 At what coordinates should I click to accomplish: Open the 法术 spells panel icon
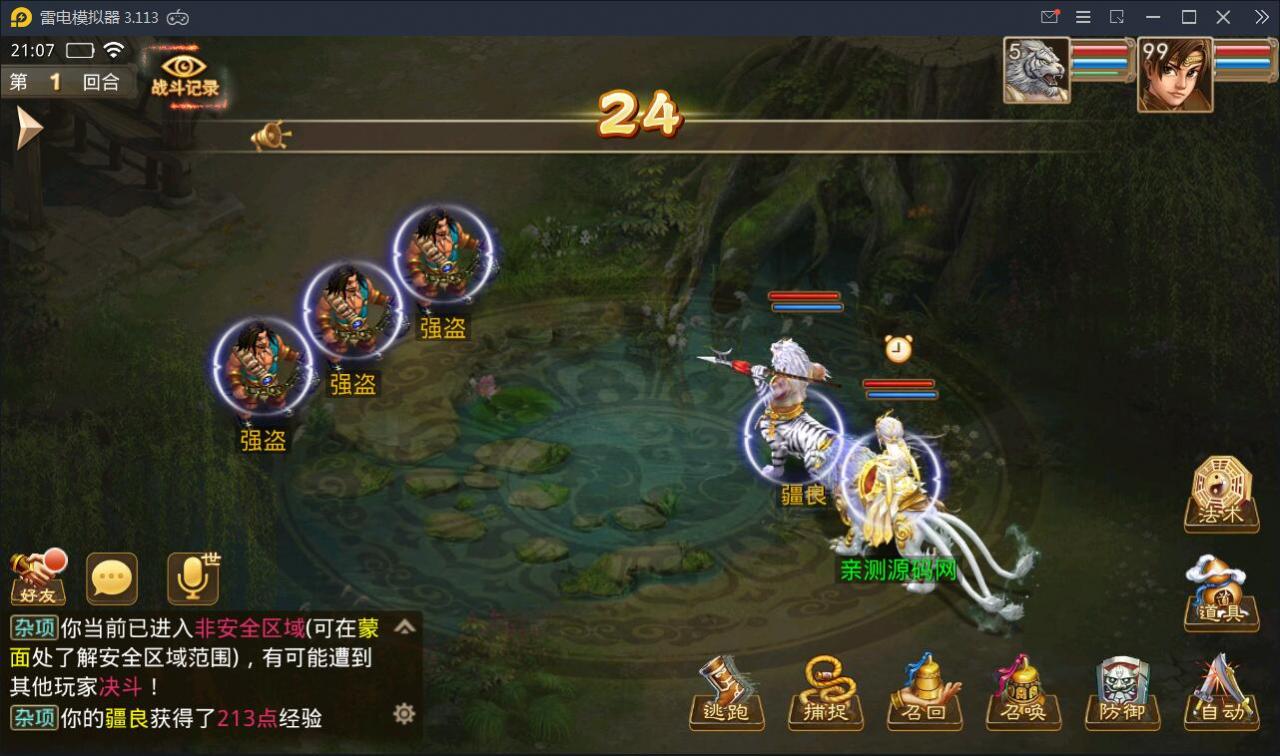[x=1220, y=492]
